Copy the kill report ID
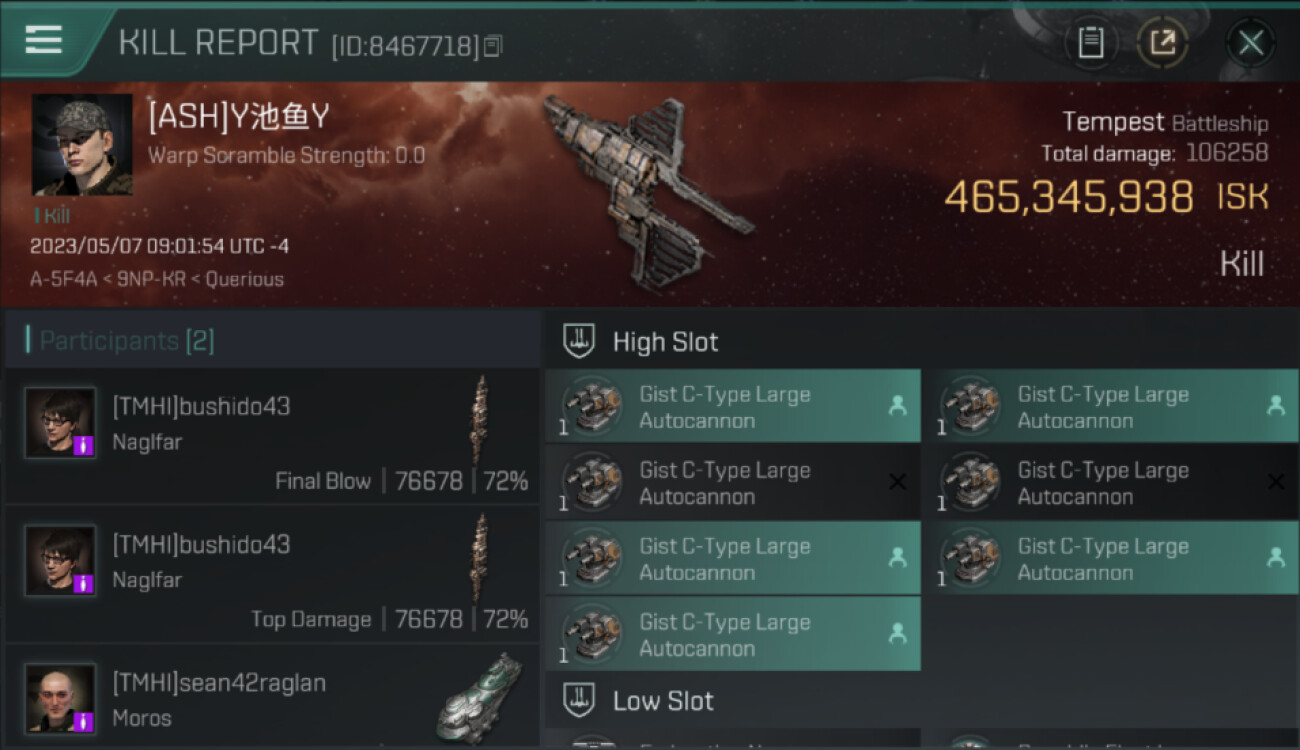The image size is (1300, 750). point(492,46)
